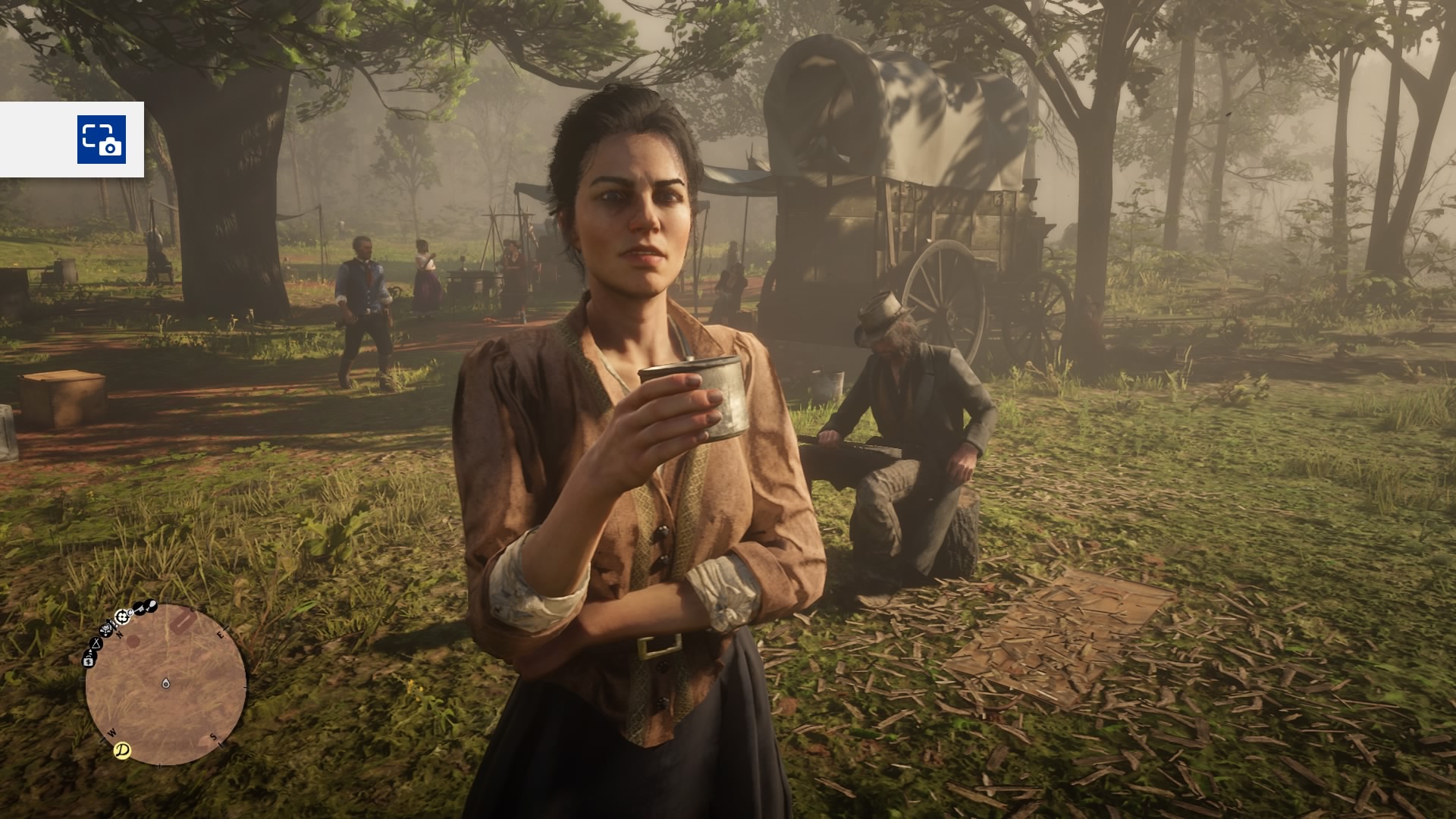Click the red building marker inside the minimap
1456x819 pixels.
[182, 621]
